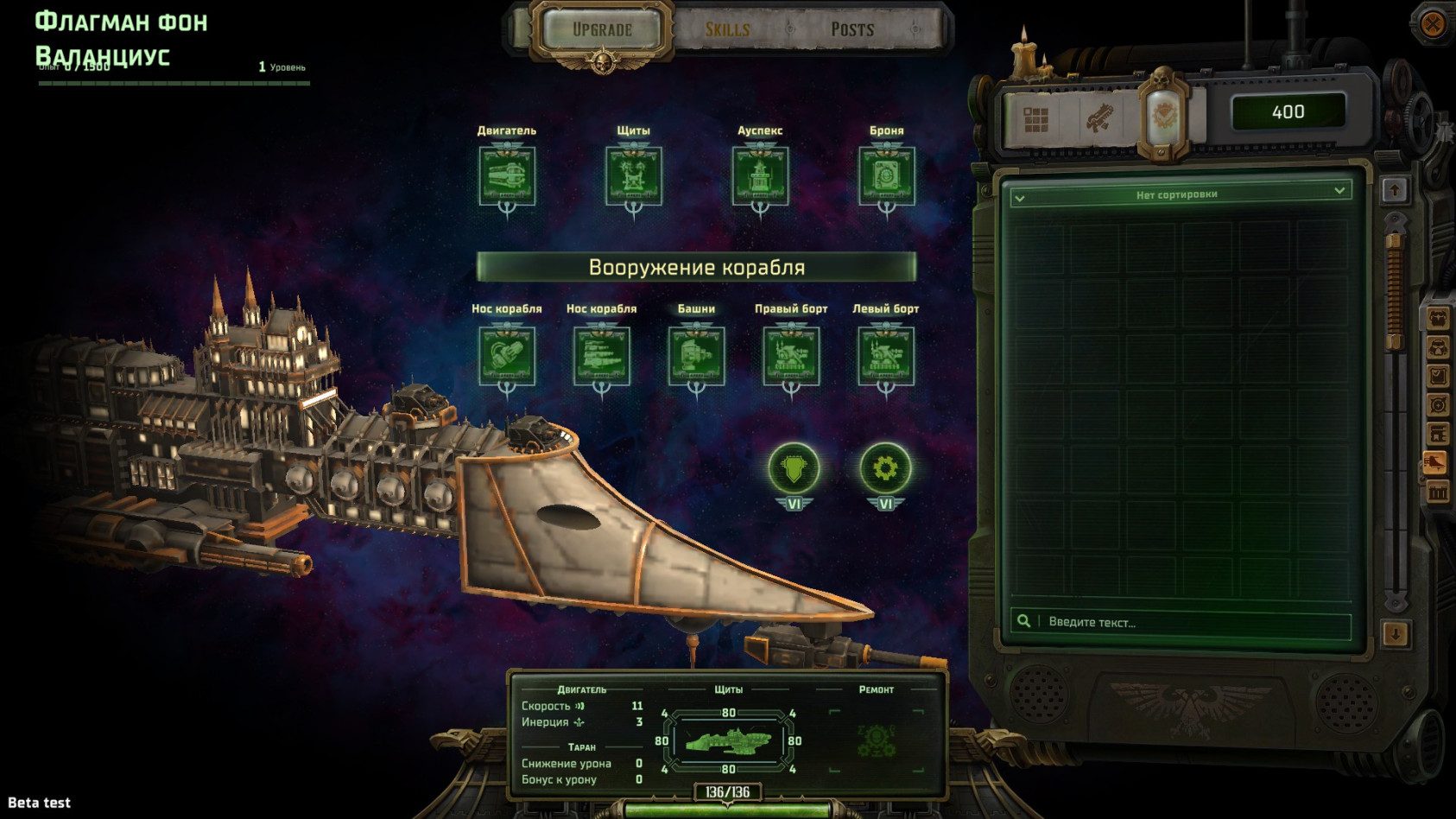The width and height of the screenshot is (1456, 819).
Task: Choose the Щиты shields slot
Action: pos(633,176)
